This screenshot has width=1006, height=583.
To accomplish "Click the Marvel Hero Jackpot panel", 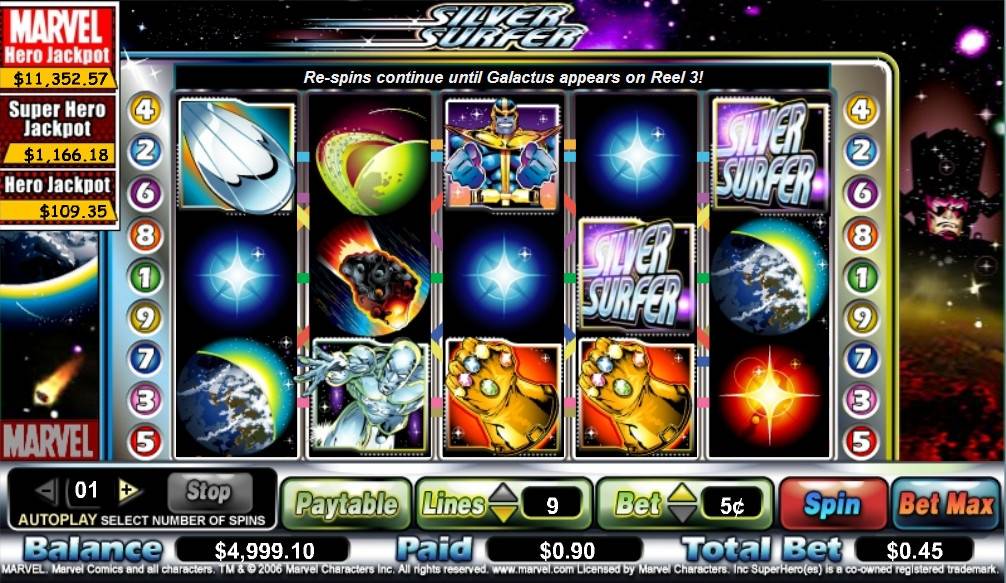I will (x=59, y=48).
